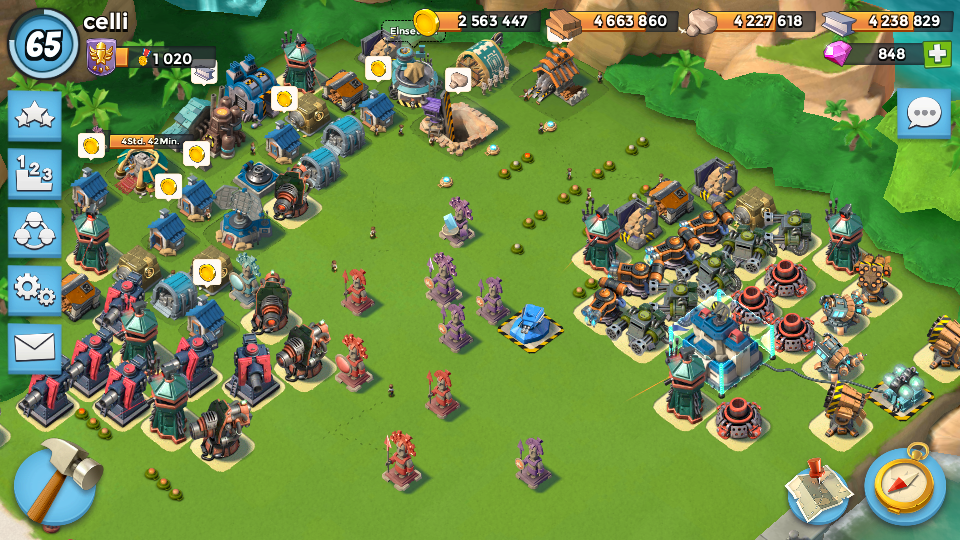Check the mail inbox
This screenshot has height=540, width=960.
[35, 348]
